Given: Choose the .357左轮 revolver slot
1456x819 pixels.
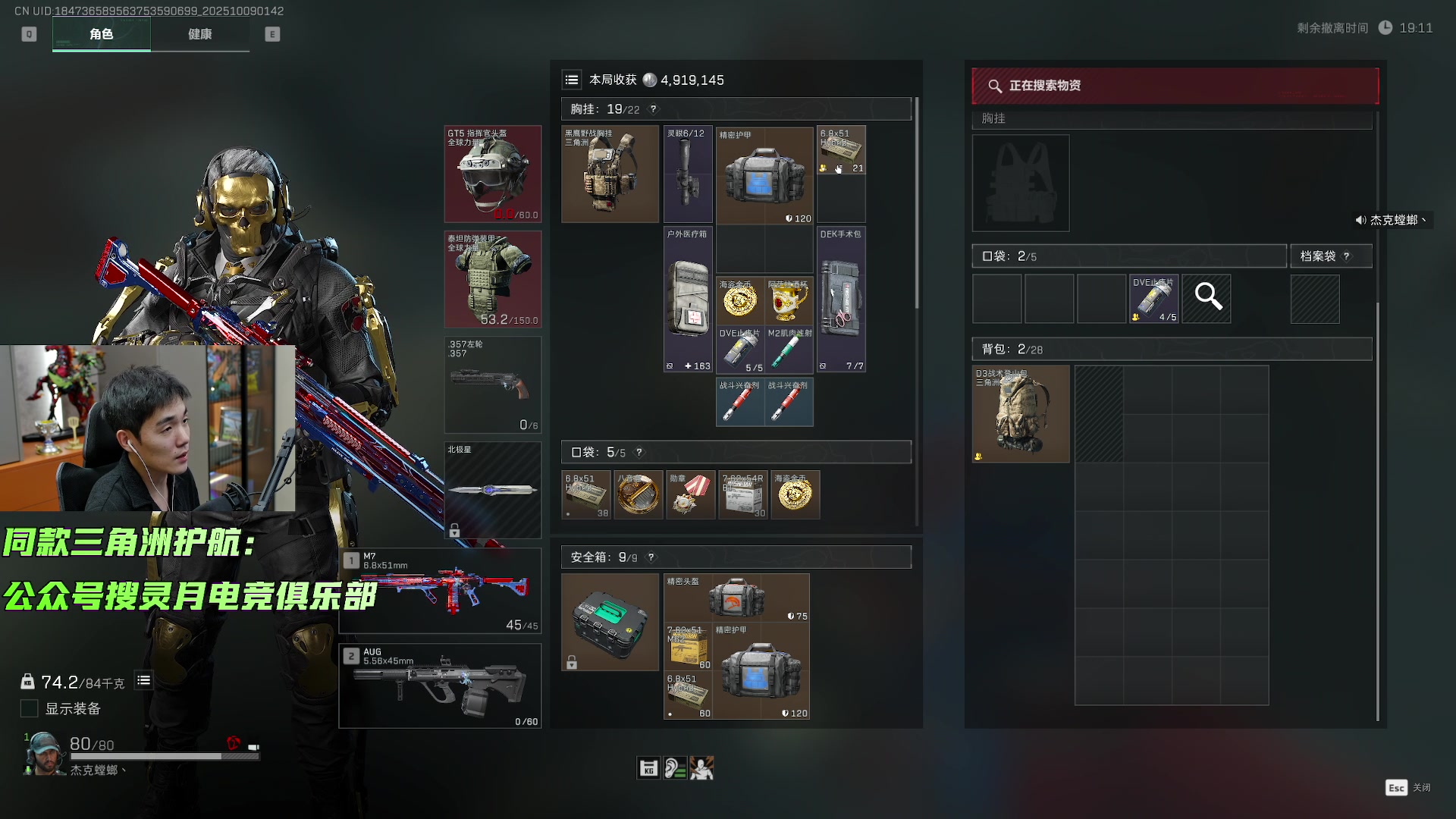Looking at the screenshot, I should pos(493,384).
